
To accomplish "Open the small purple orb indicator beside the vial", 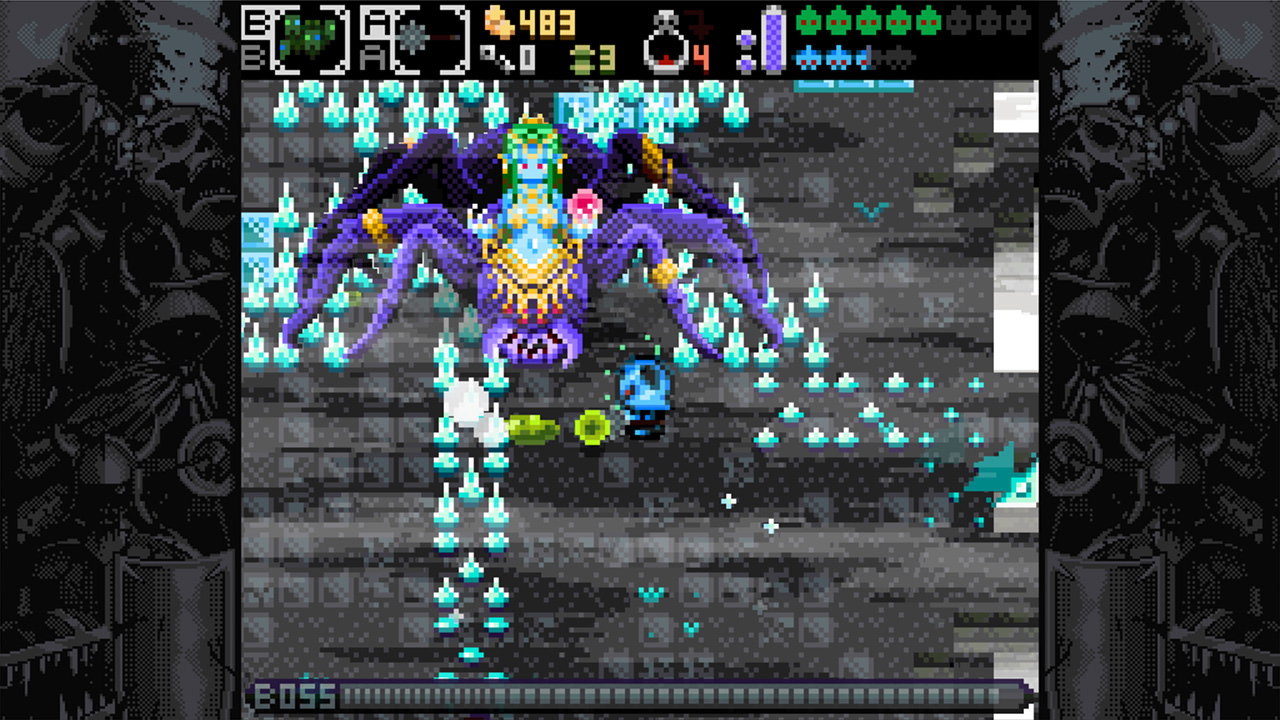I will point(748,40).
